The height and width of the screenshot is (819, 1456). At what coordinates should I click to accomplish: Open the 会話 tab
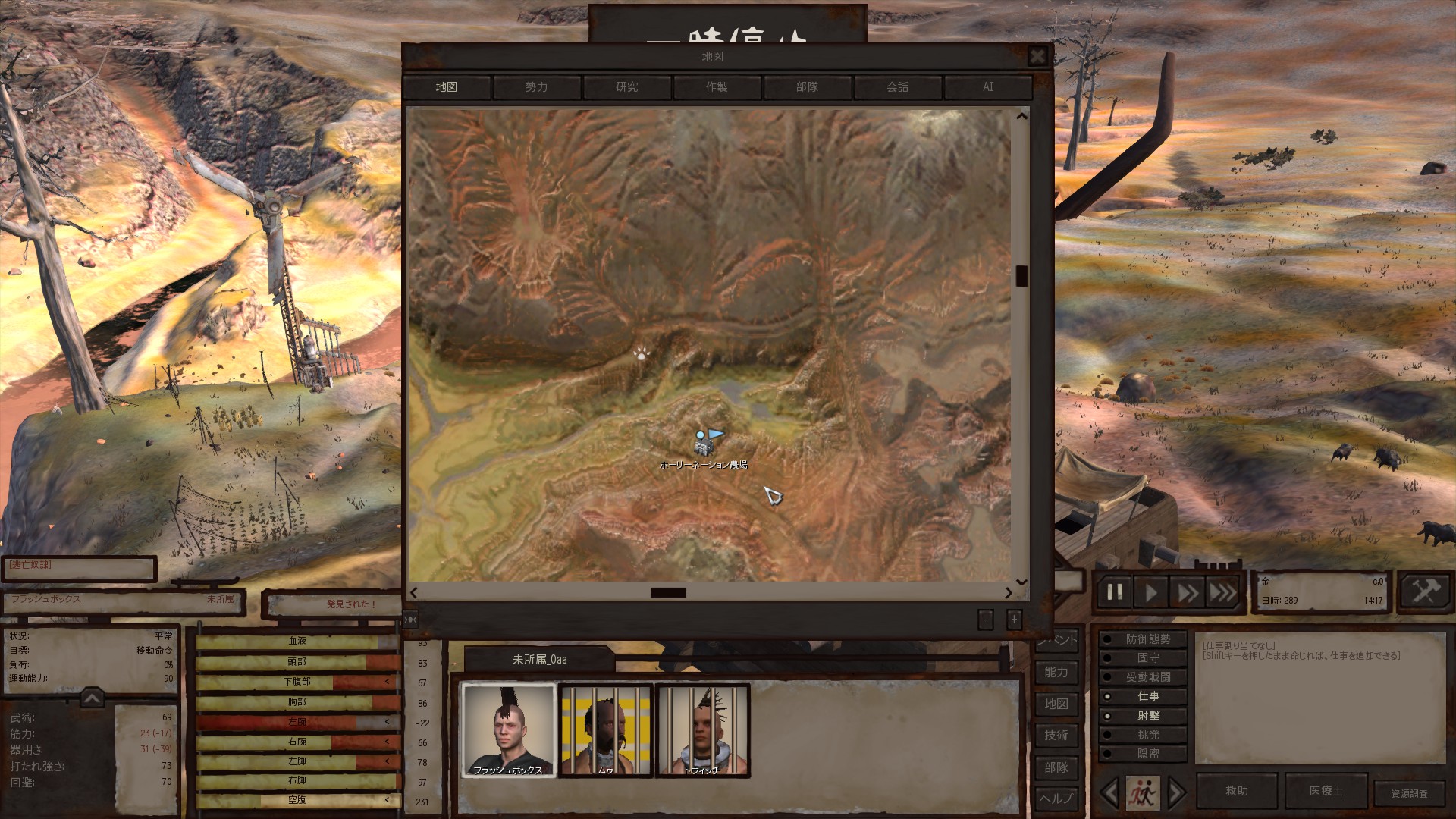[897, 87]
